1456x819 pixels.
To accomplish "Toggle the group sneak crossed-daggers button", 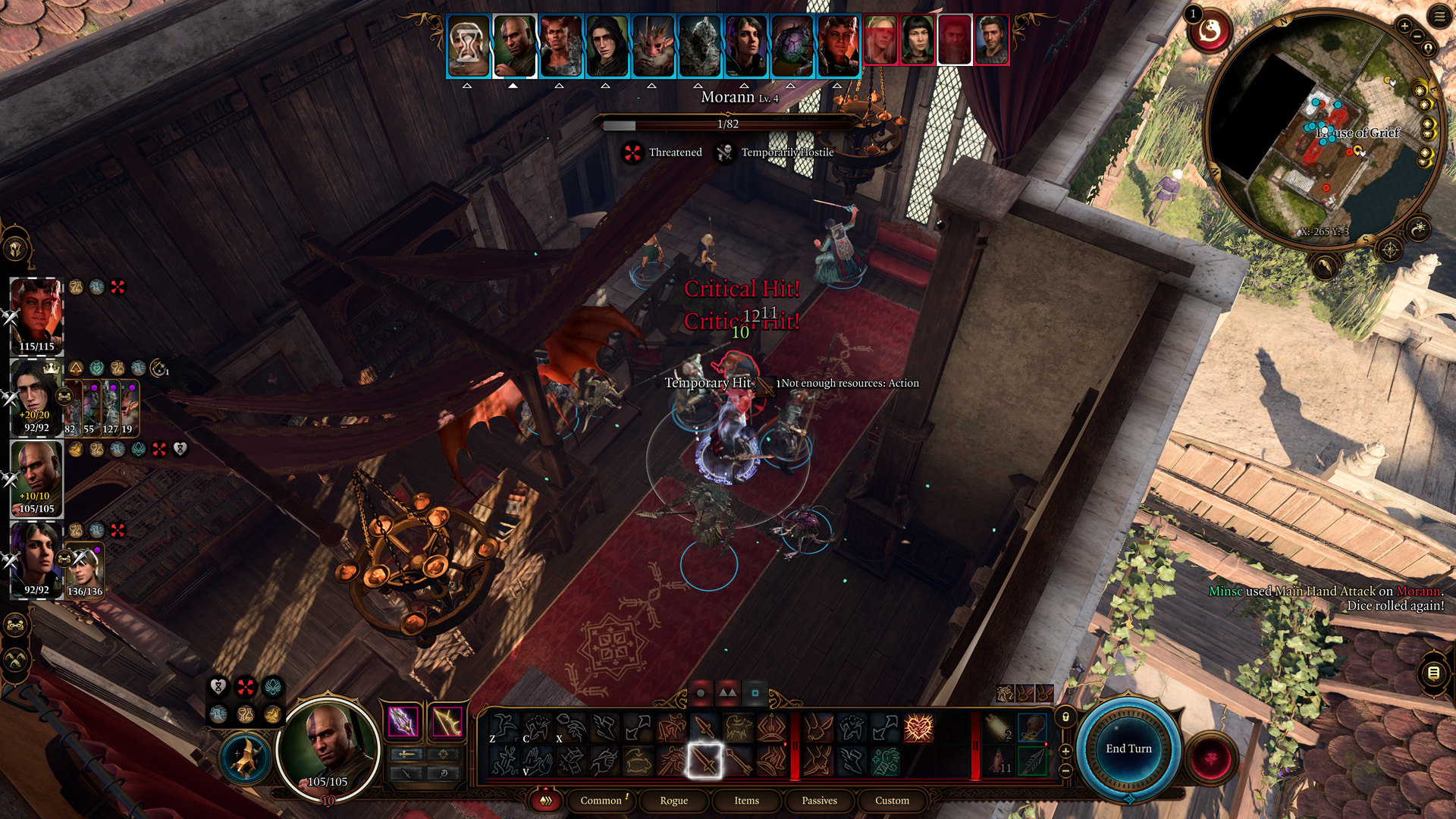I will pos(16,660).
